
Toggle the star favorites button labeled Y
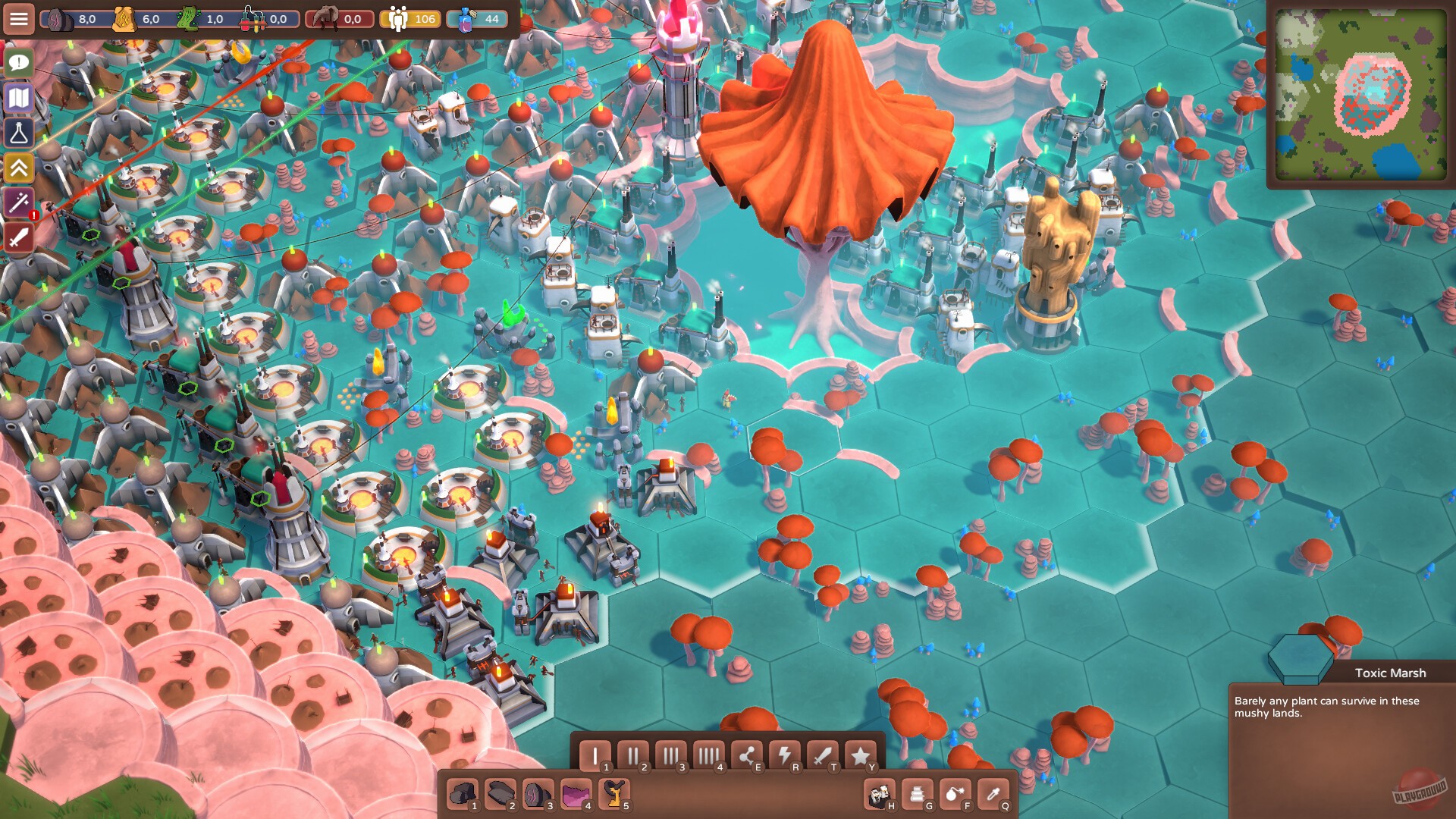pyautogui.click(x=861, y=755)
